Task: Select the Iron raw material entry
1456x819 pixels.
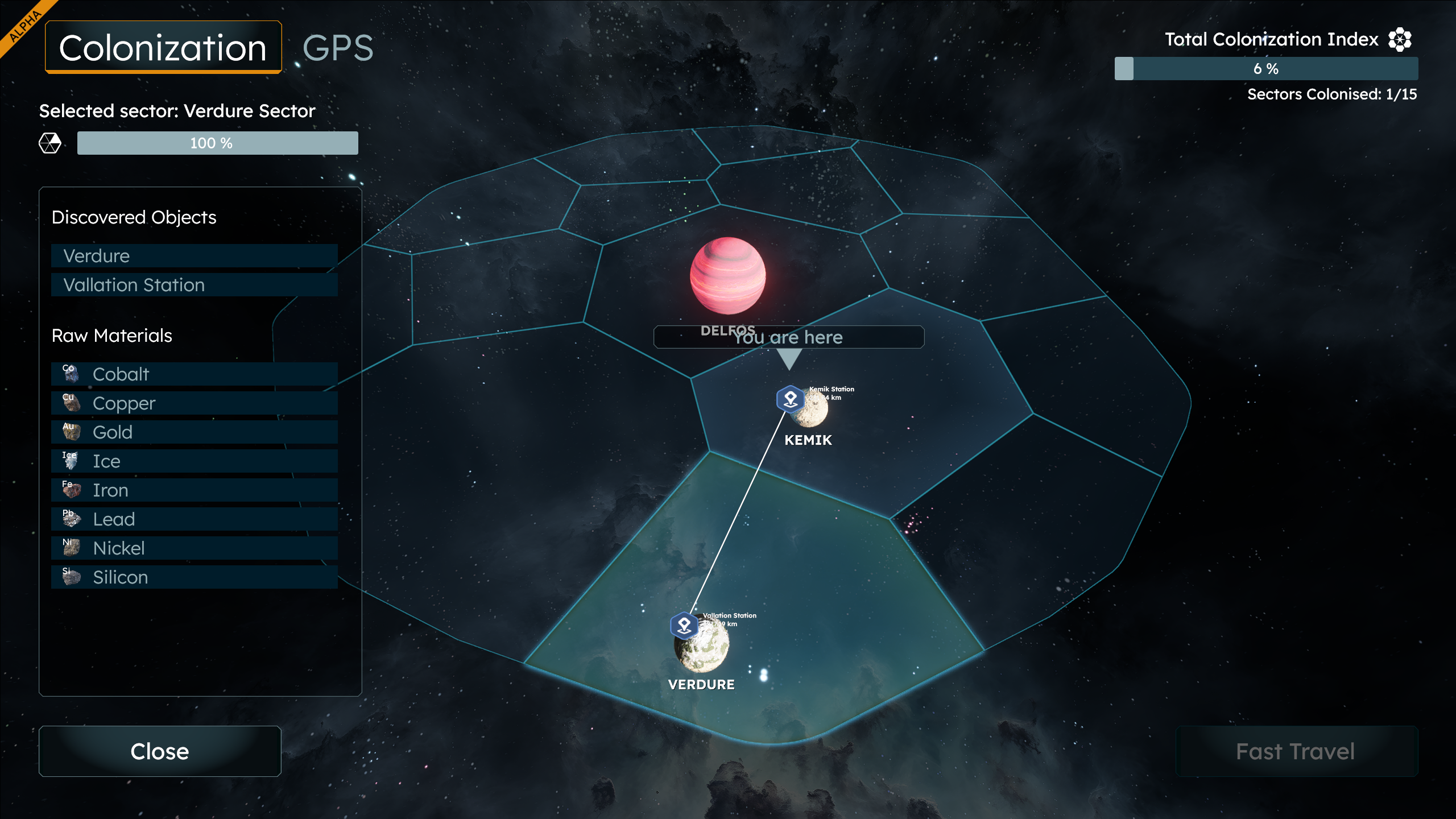Action: [x=194, y=490]
